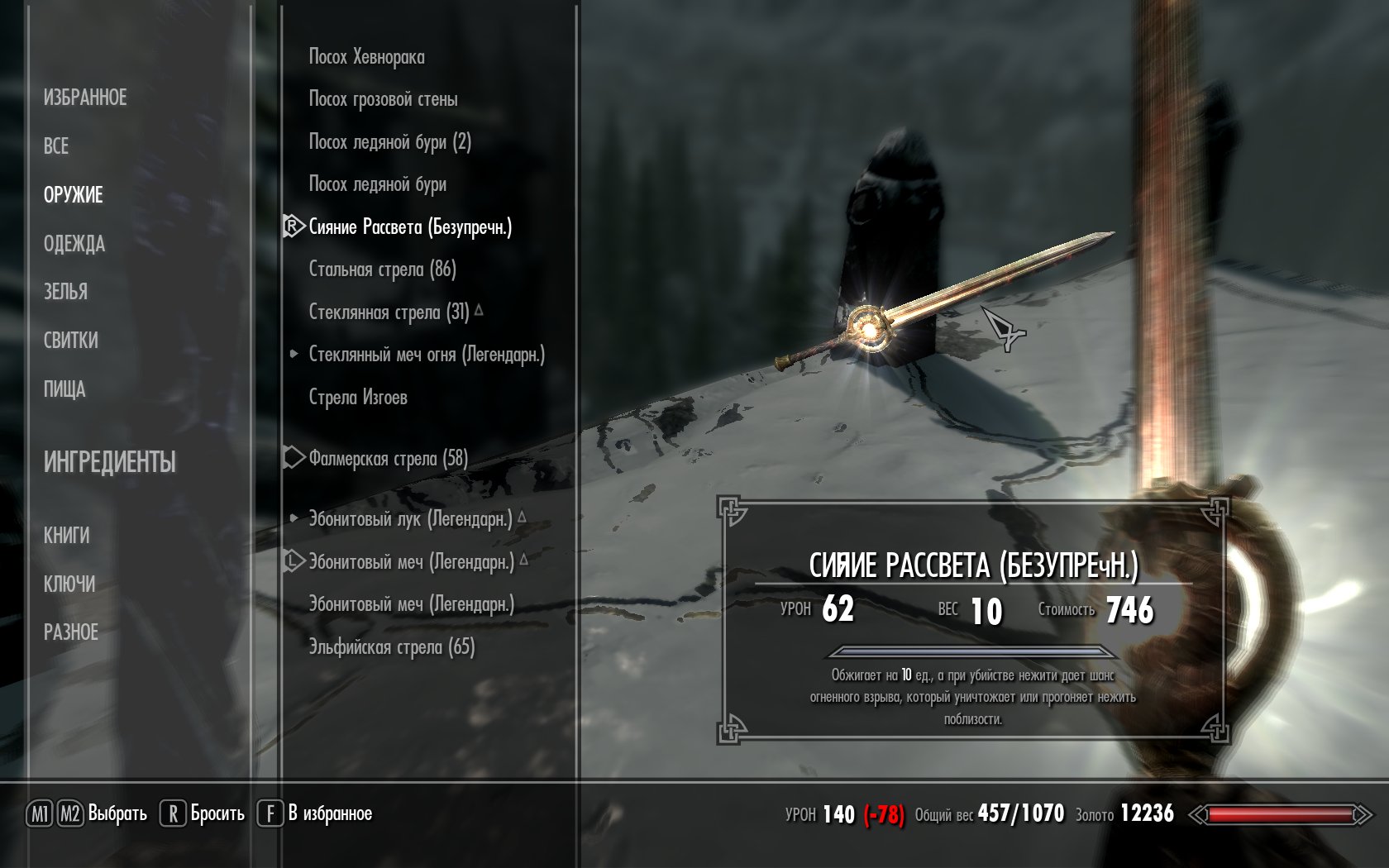Select the ОРУЖИЕ weapons category
The image size is (1389, 868).
(x=74, y=195)
